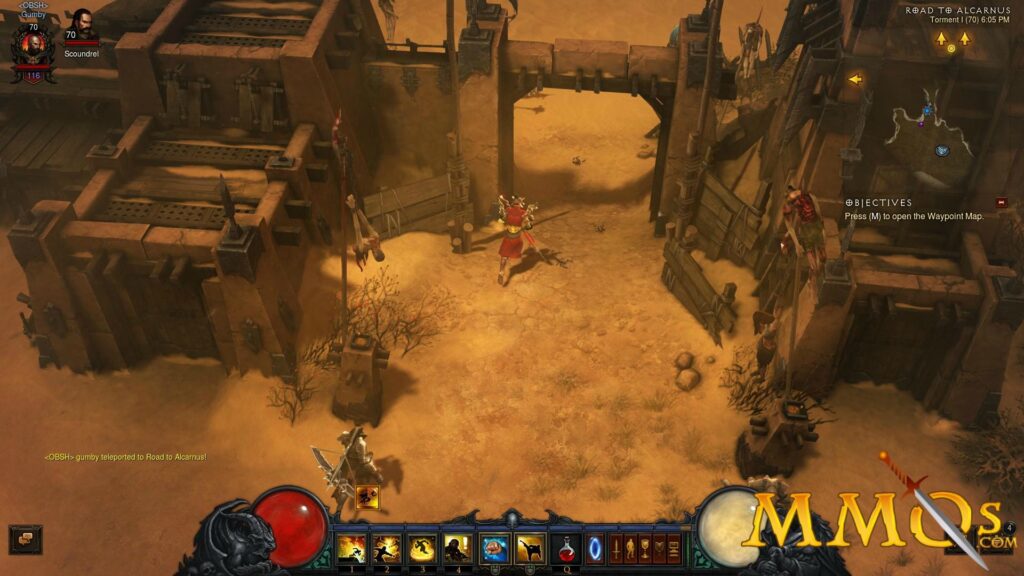The width and height of the screenshot is (1024, 576).
Task: Use the skill in hotbar slot 2
Action: point(386,548)
